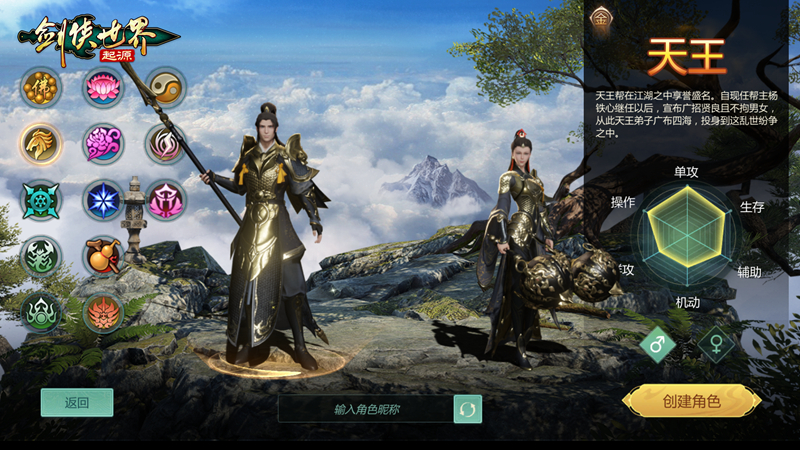Click the 输入角色昵称 nickname input field
The height and width of the screenshot is (450, 800).
pos(366,409)
